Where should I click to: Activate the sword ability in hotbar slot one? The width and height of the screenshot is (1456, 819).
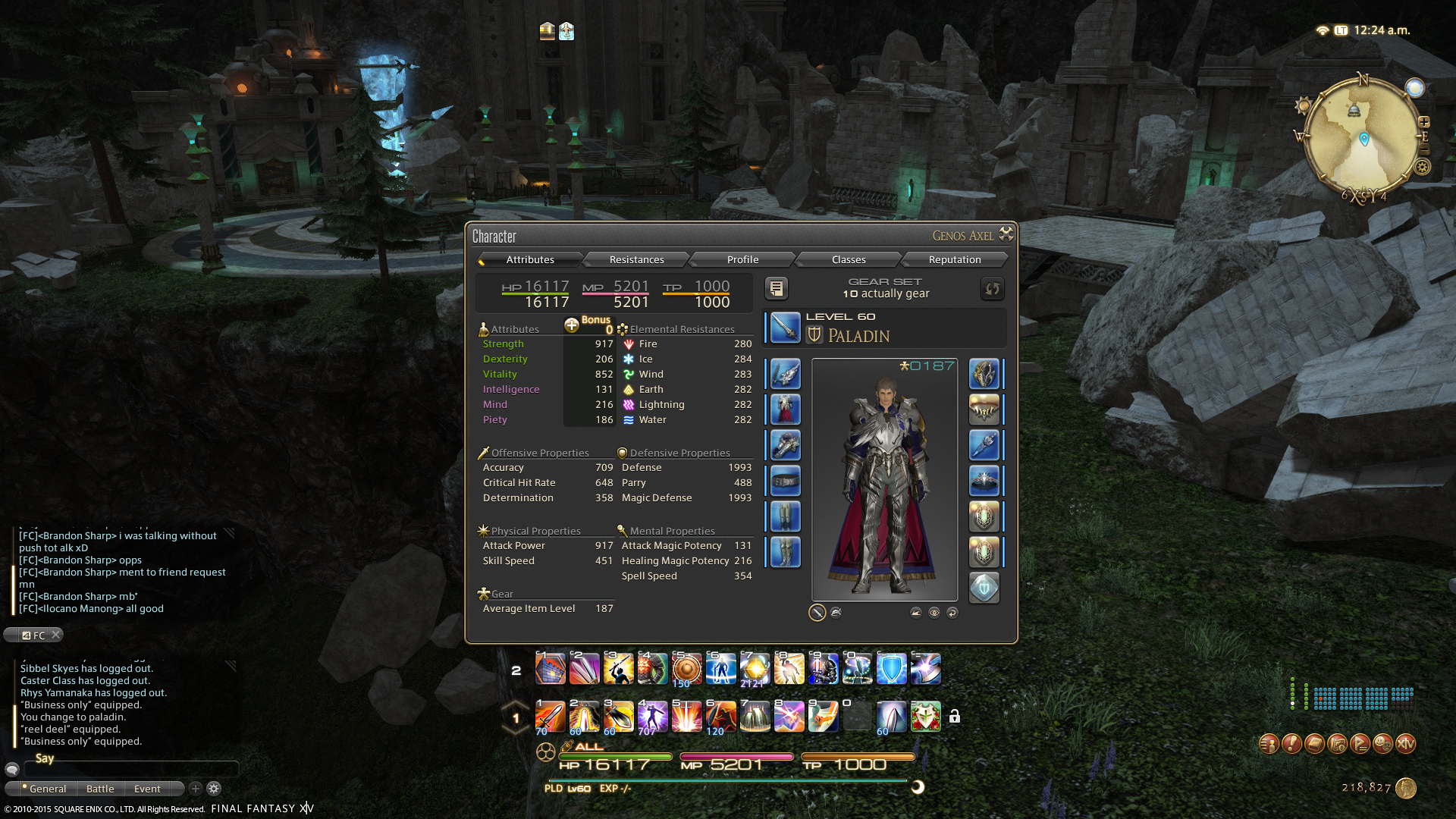coord(550,717)
